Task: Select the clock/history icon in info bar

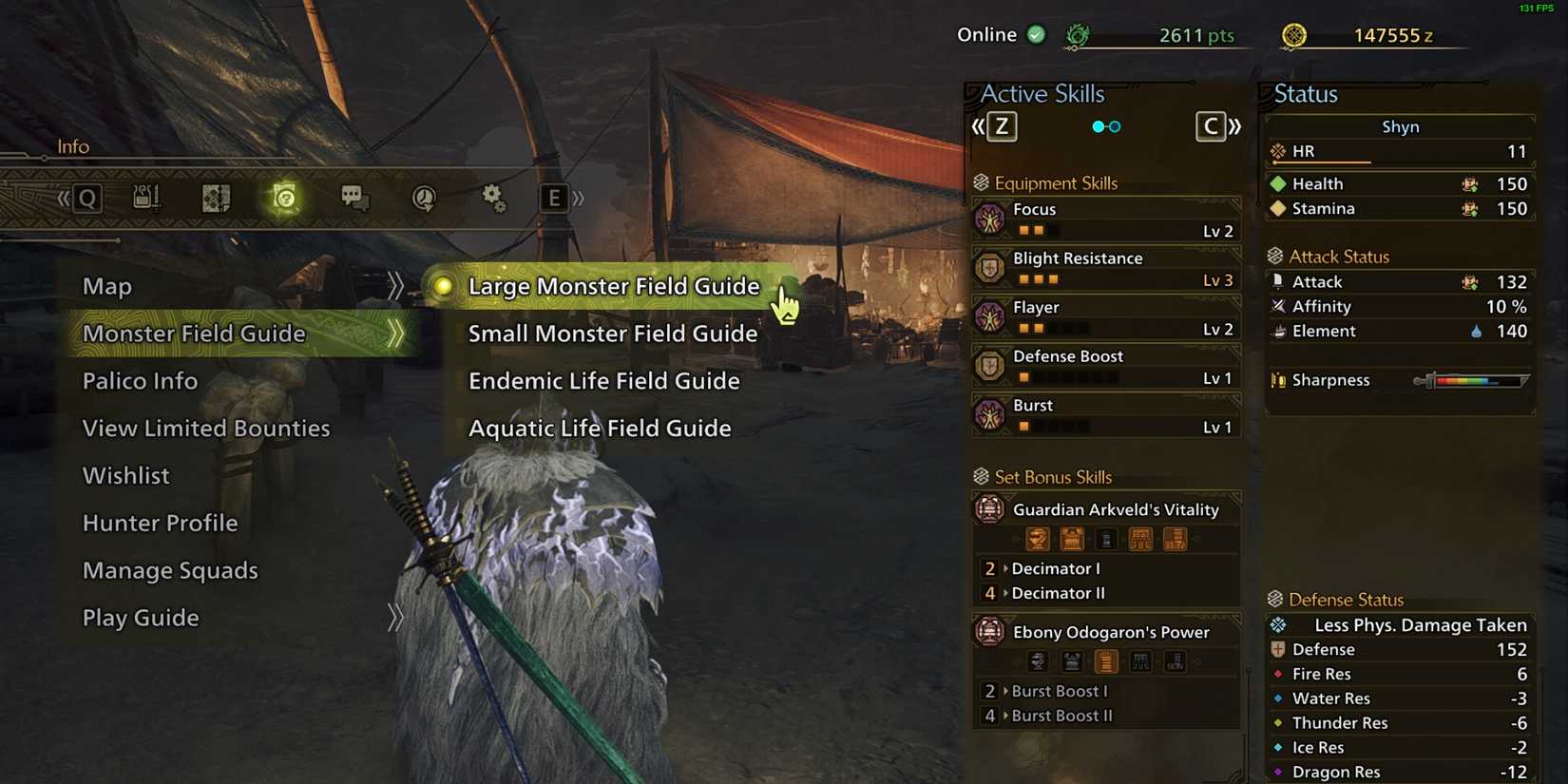Action: 424,198
